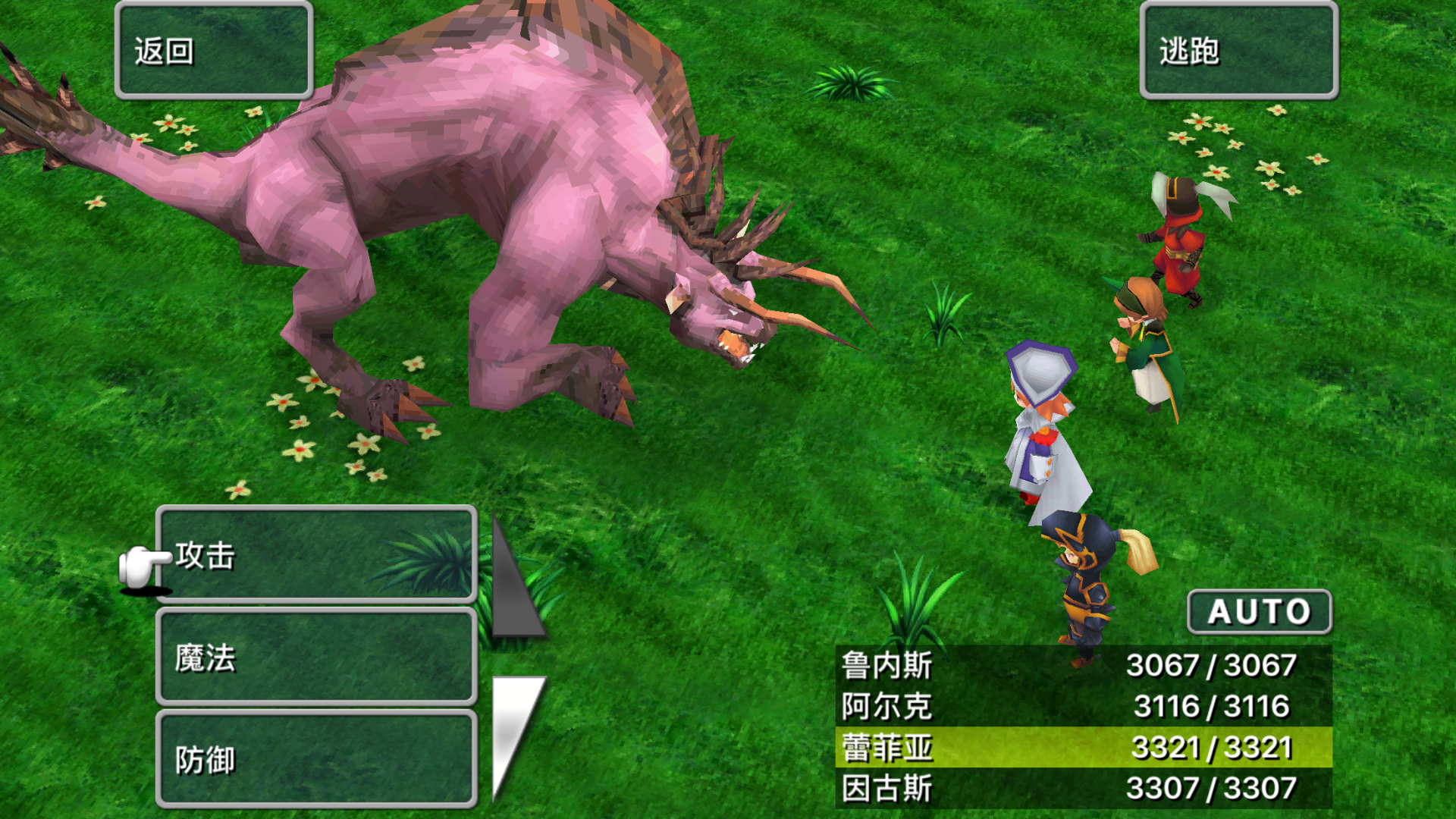Select the 攻击 attack command
The image size is (1456, 819).
click(316, 555)
